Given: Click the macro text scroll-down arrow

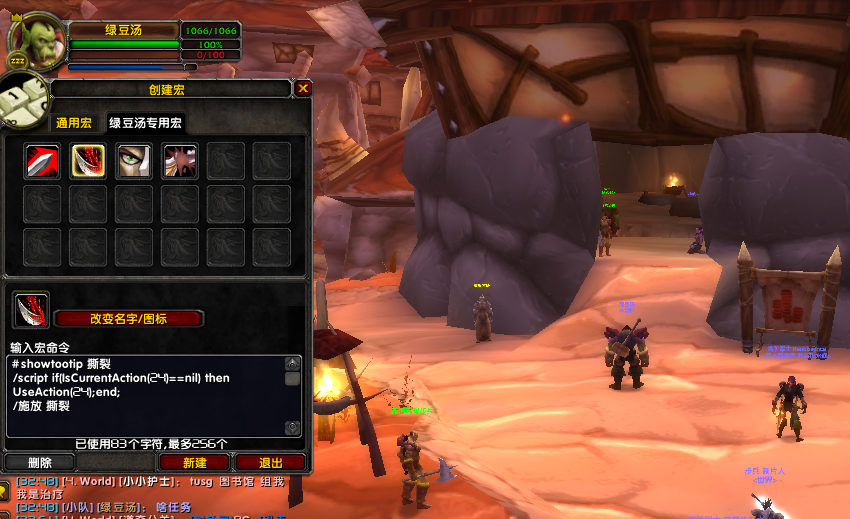Looking at the screenshot, I should 292,428.
